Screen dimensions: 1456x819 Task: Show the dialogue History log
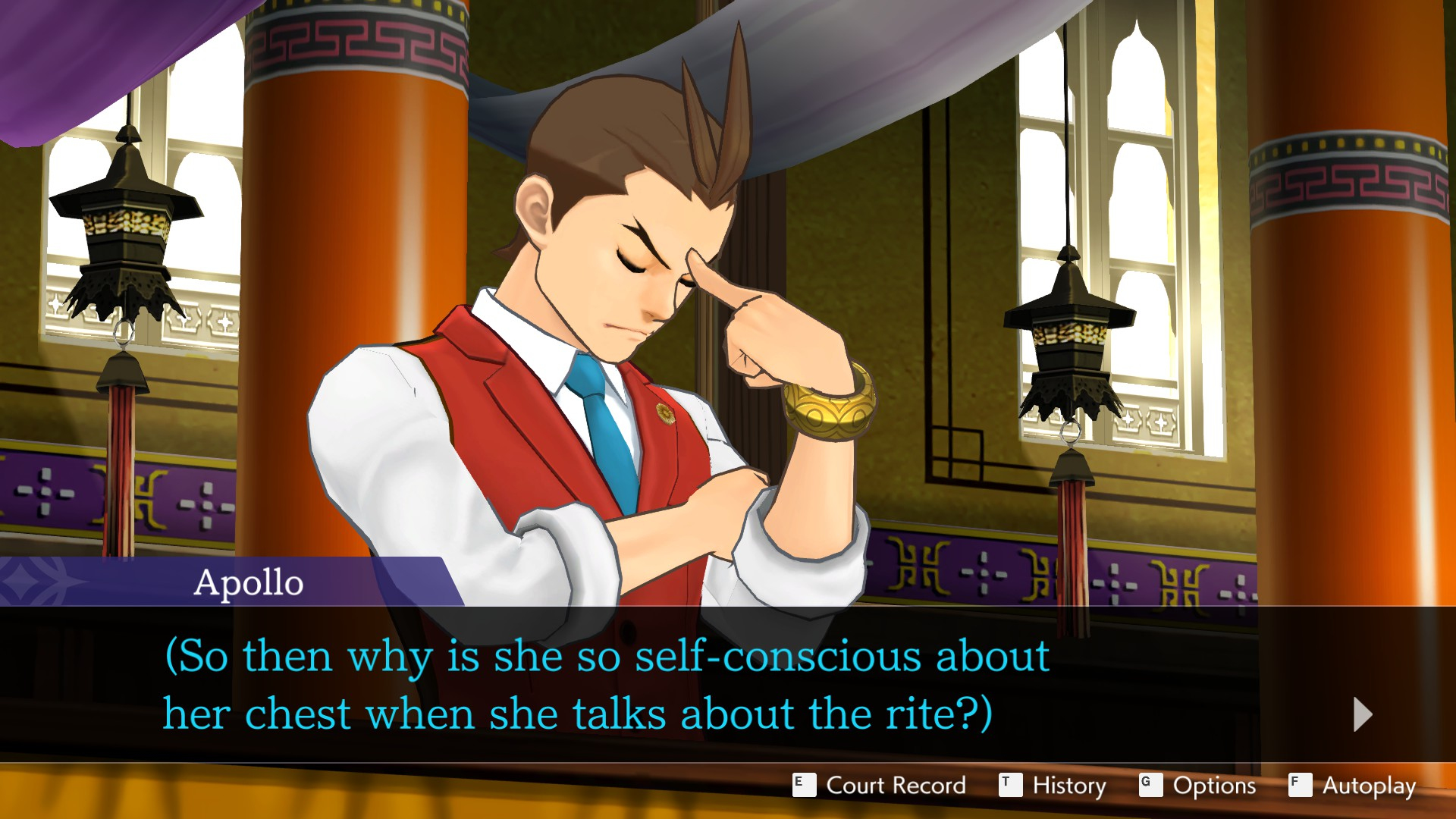pyautogui.click(x=1053, y=786)
